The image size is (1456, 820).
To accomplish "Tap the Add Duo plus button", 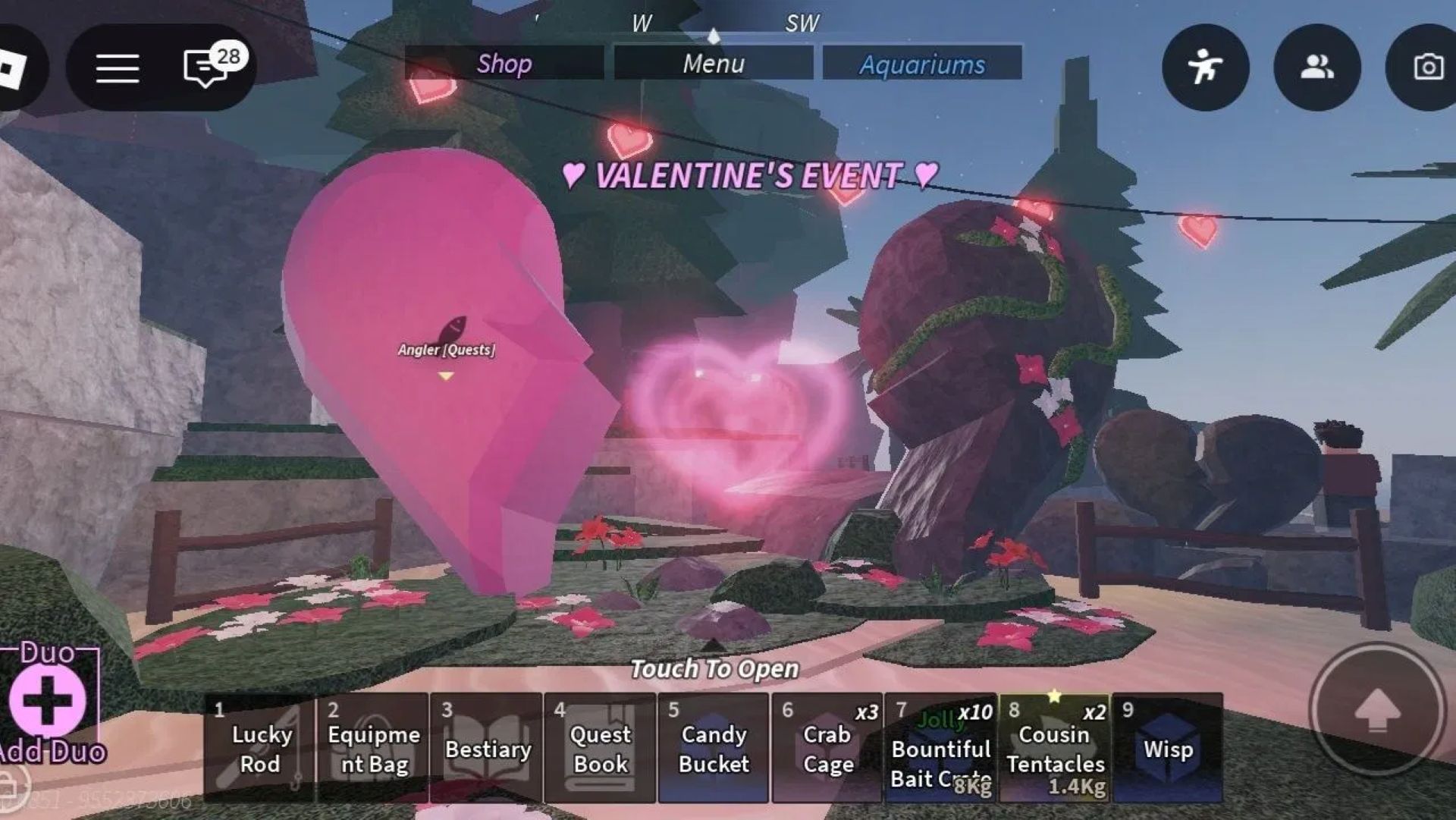I will coord(47,699).
